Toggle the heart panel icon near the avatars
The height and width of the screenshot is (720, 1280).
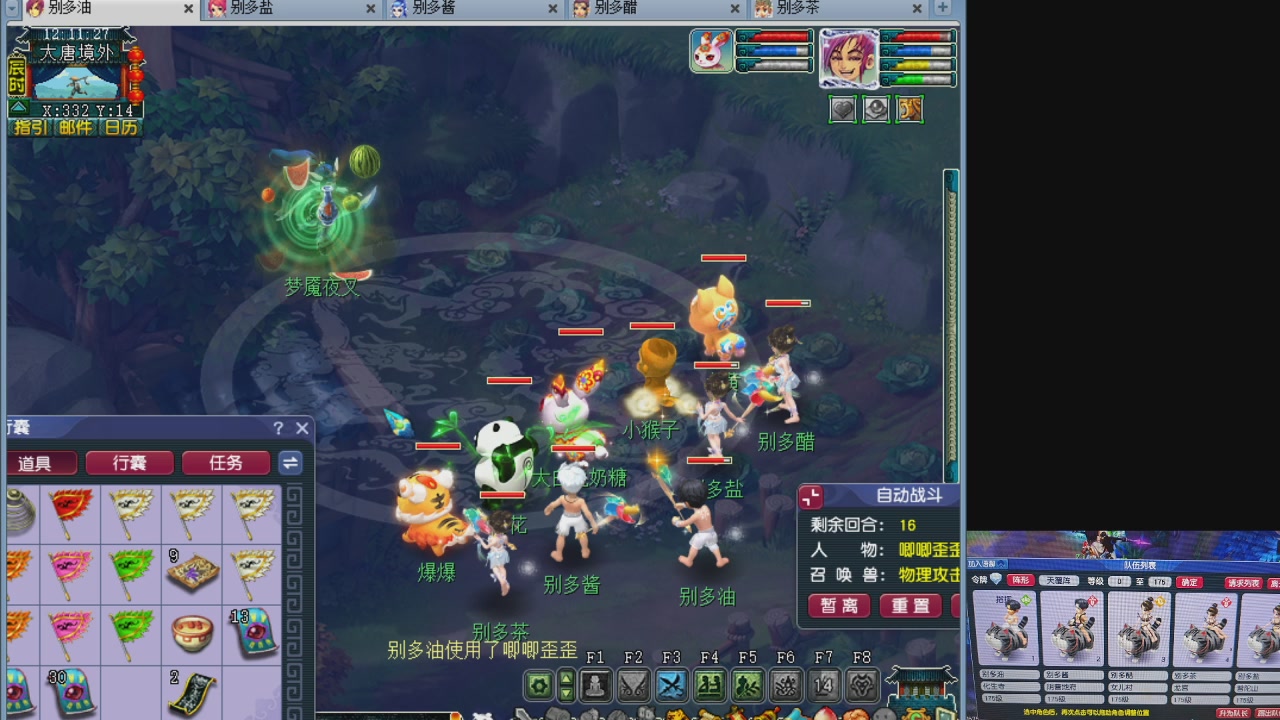pos(842,109)
